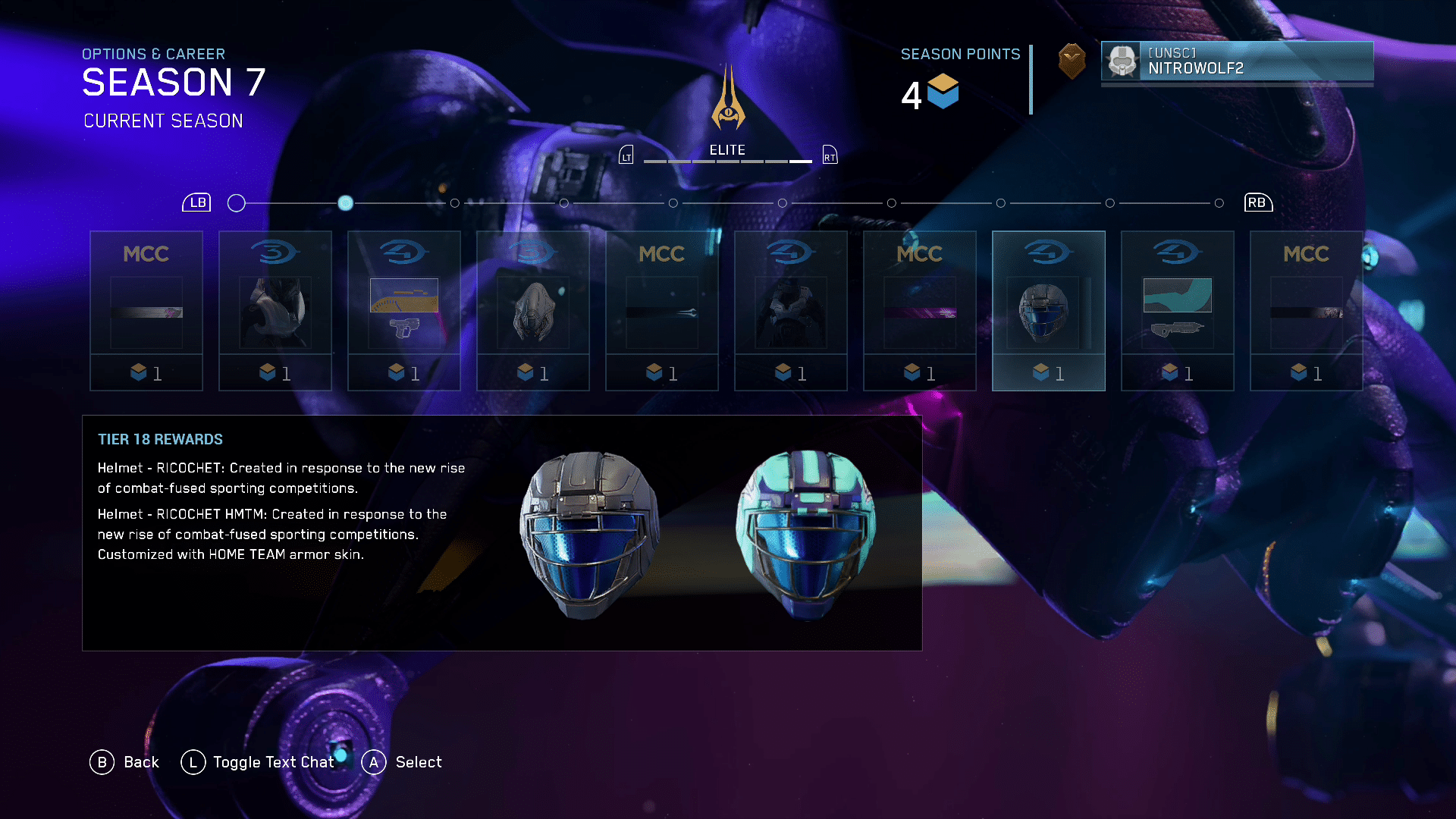
Task: Choose the MCC purple nameplate reward tile
Action: [x=919, y=310]
